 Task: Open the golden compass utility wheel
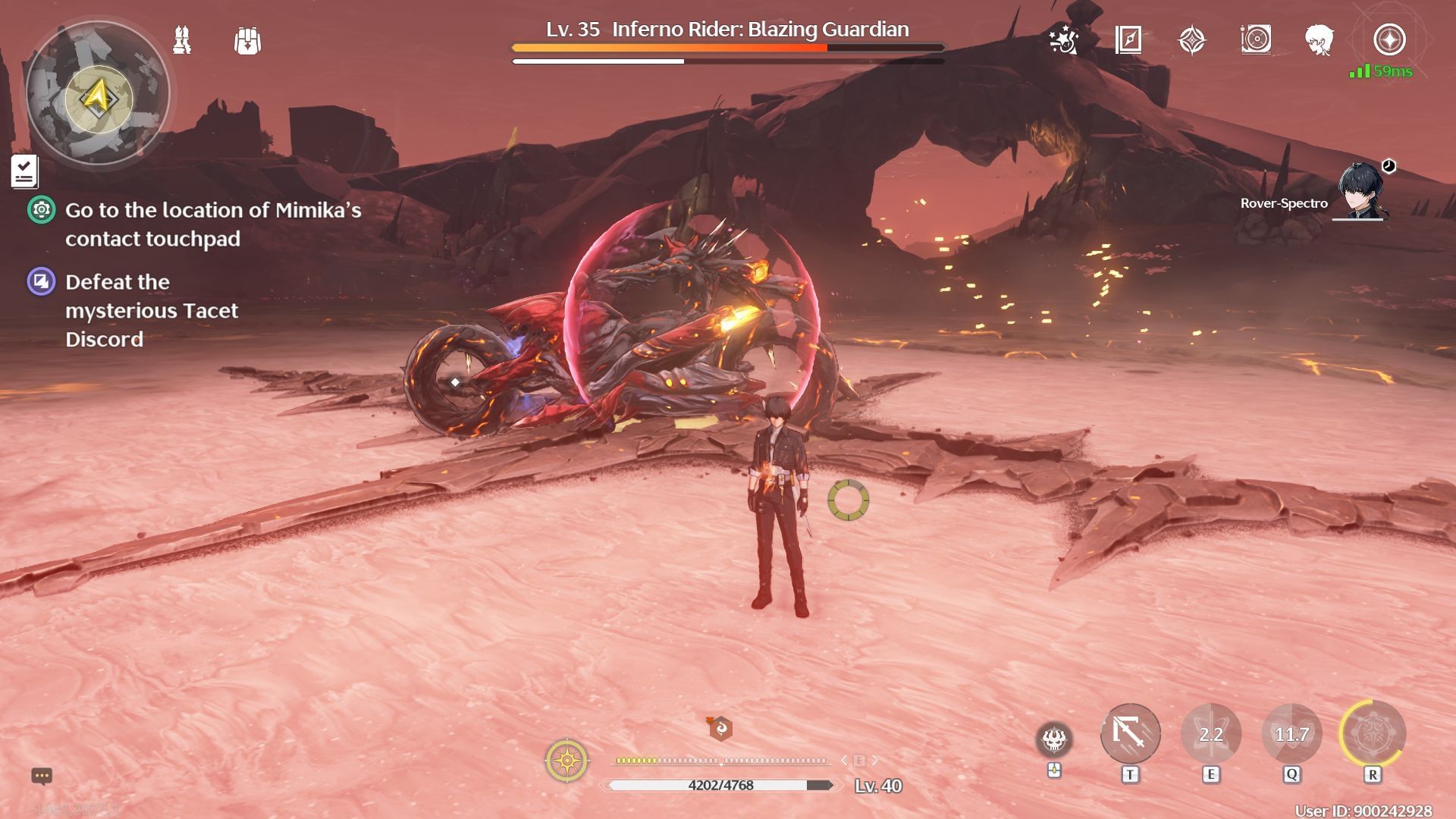(x=566, y=760)
